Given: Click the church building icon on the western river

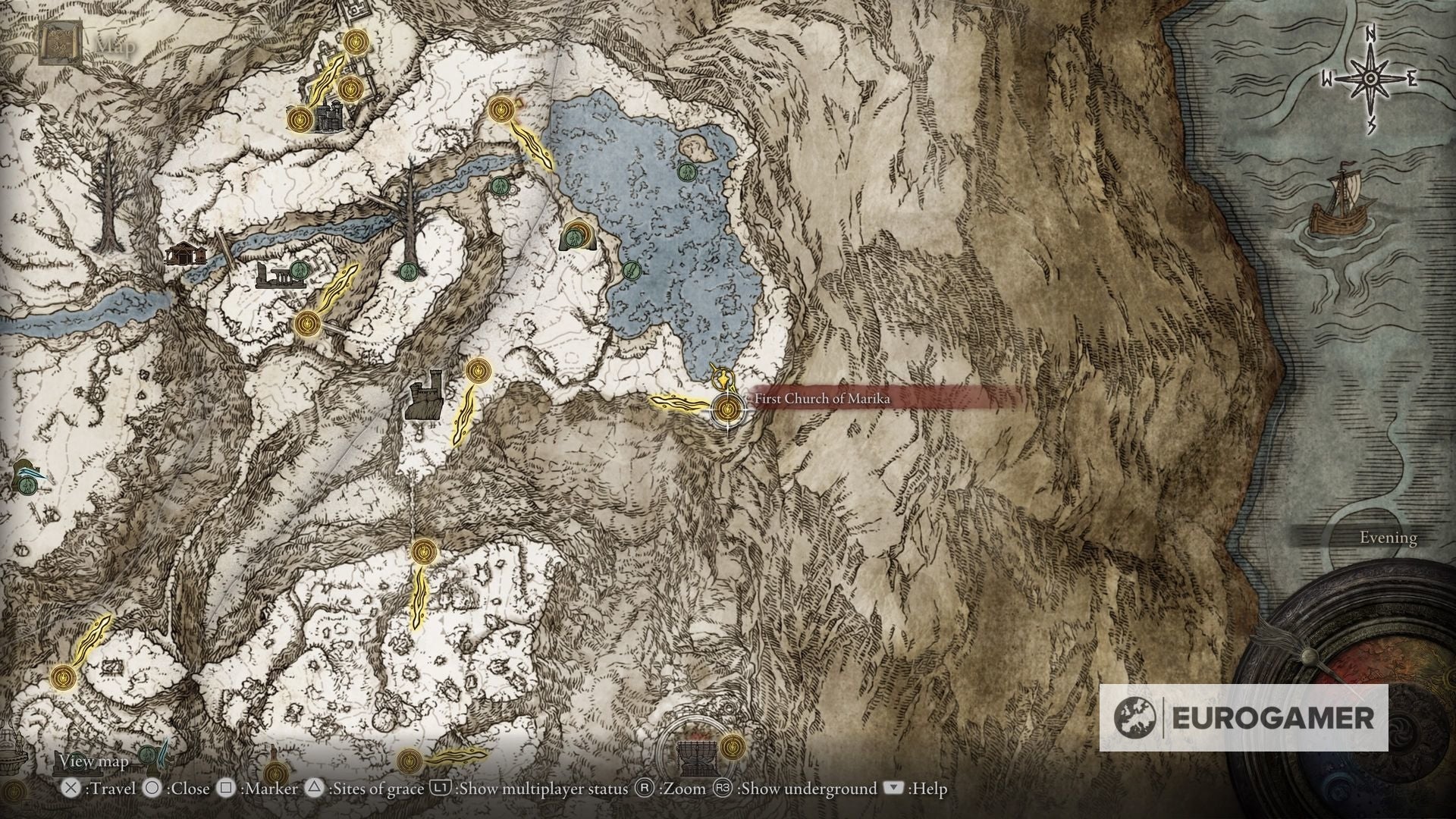Looking at the screenshot, I should [186, 254].
